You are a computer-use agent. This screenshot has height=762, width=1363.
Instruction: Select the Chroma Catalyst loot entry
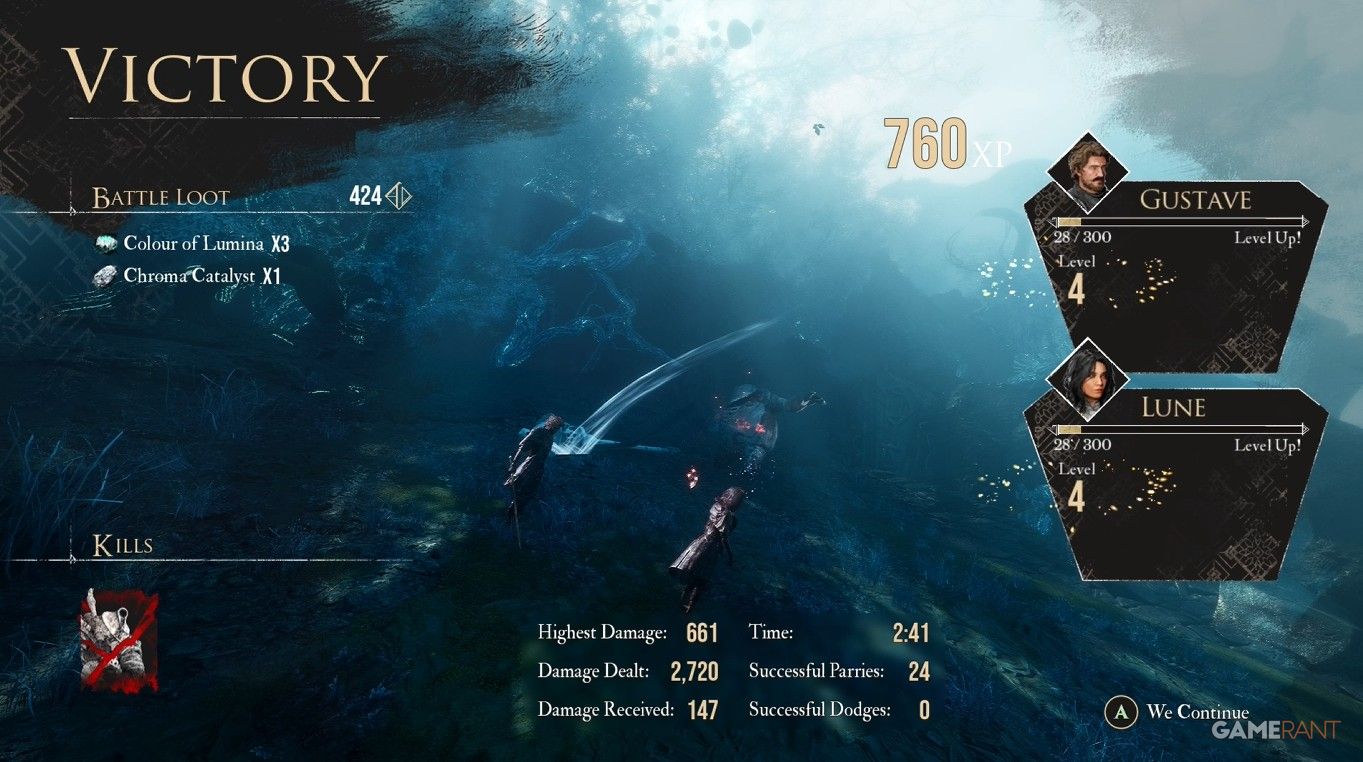(190, 276)
